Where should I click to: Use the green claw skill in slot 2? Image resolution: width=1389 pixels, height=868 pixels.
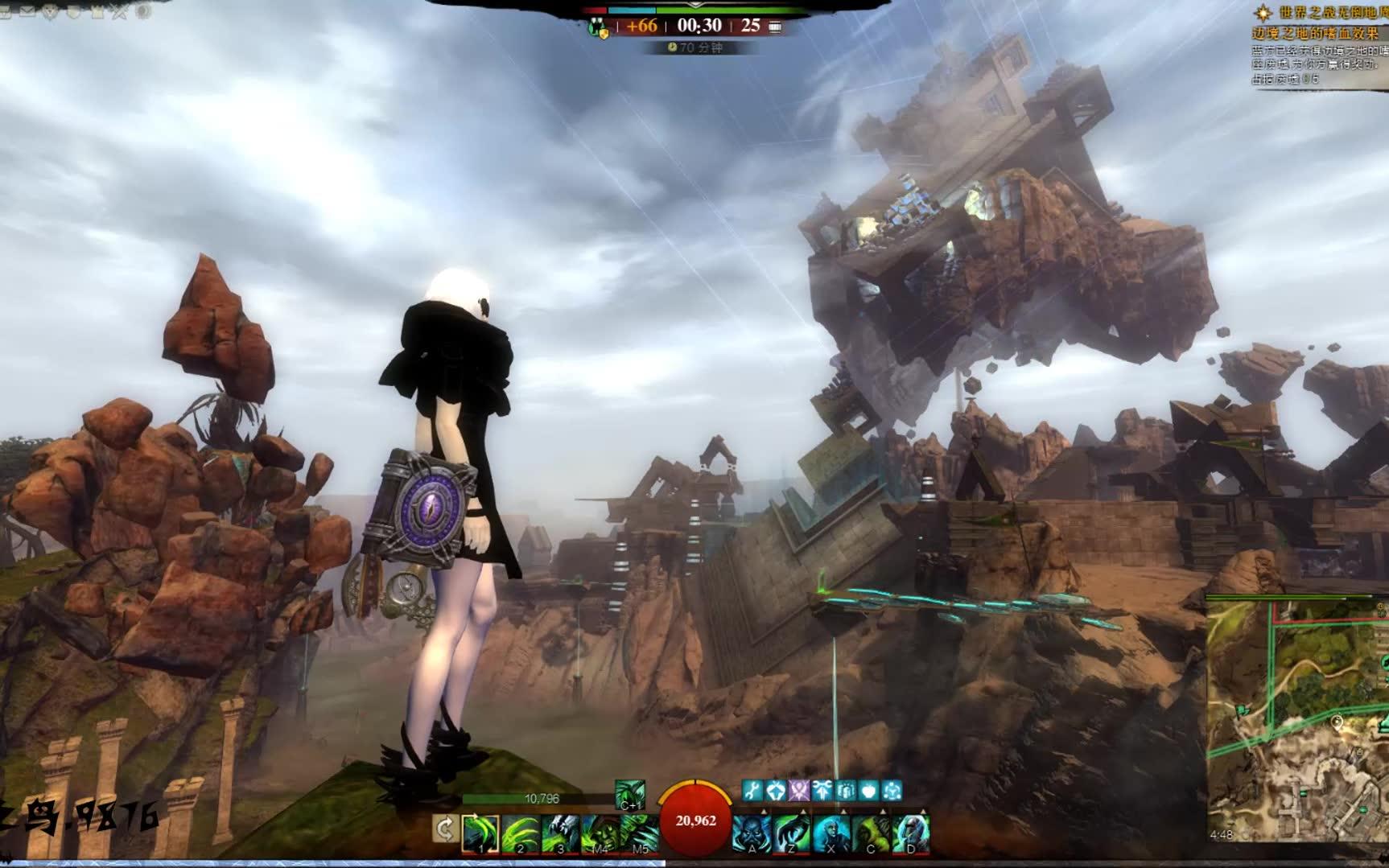[x=521, y=833]
